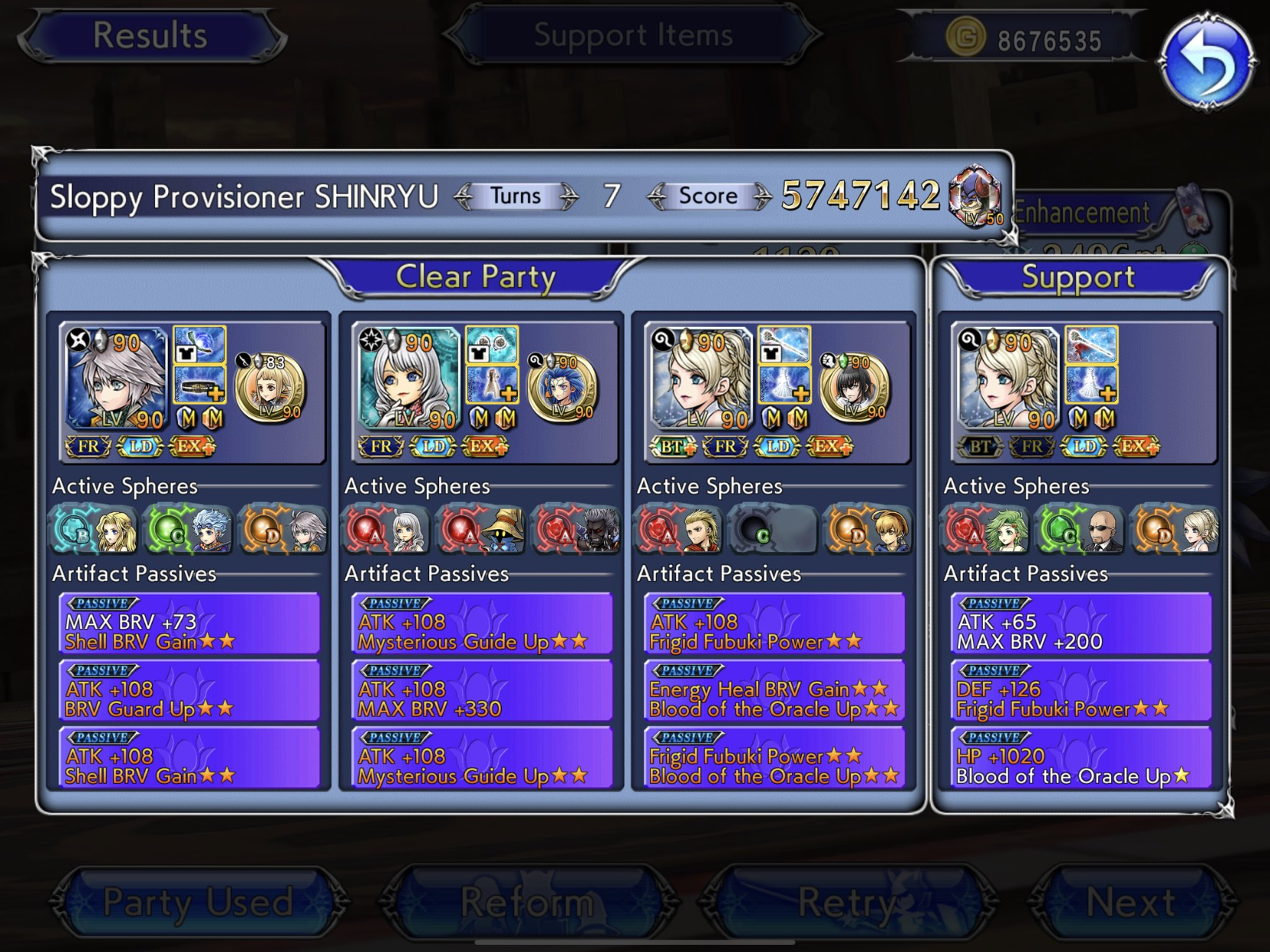The width and height of the screenshot is (1270, 952).
Task: Show the HP +1020 support artifact passive
Action: click(x=1081, y=758)
